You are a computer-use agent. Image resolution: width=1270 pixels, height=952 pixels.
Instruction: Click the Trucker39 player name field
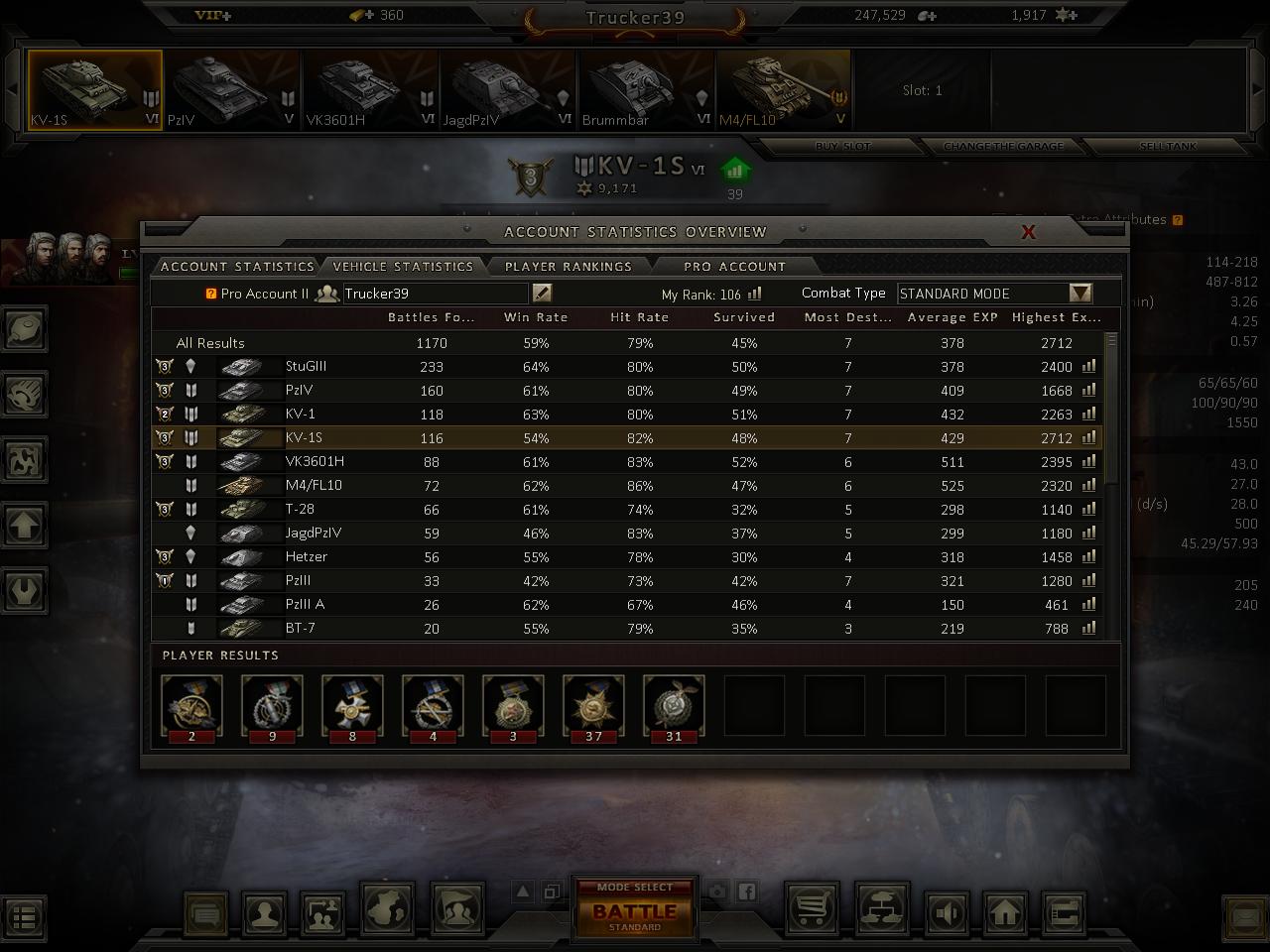(435, 294)
